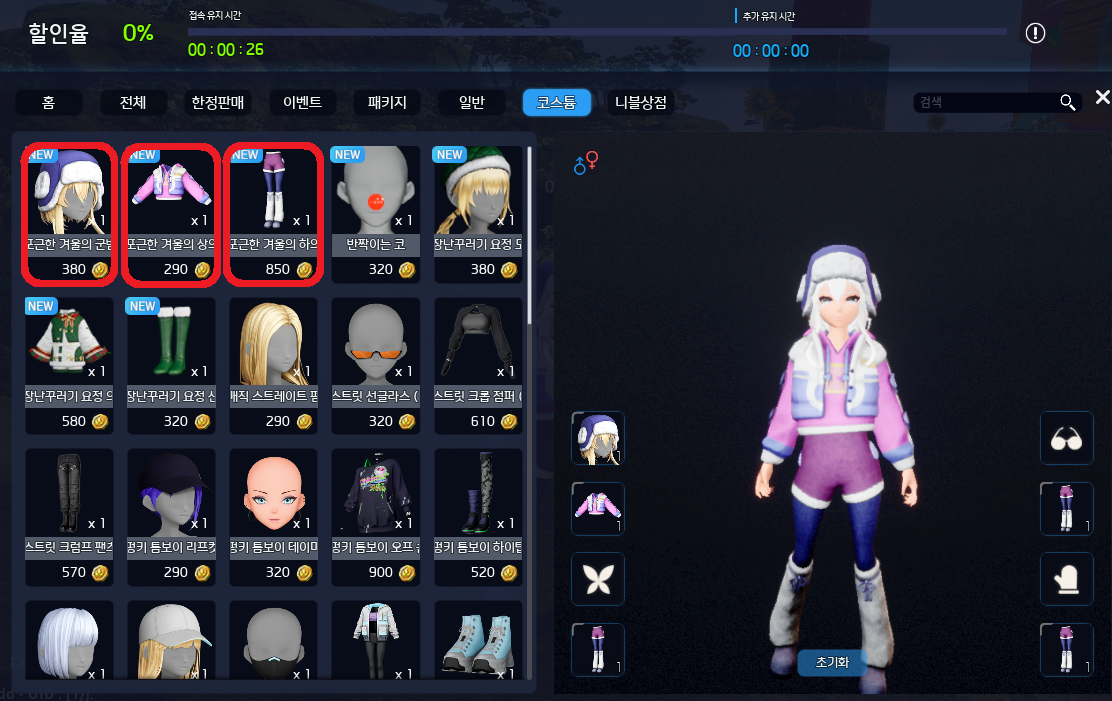Switch to the 홈 tab
1112x701 pixels.
point(49,102)
